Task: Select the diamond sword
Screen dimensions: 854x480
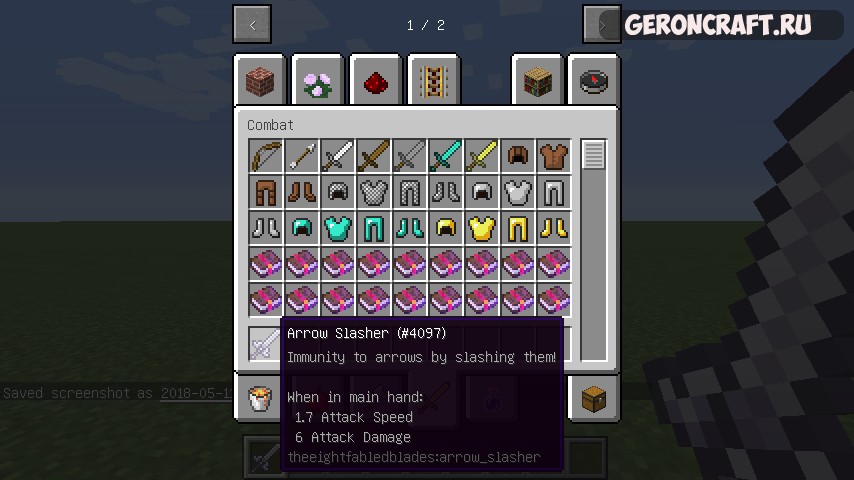Action: [x=447, y=156]
